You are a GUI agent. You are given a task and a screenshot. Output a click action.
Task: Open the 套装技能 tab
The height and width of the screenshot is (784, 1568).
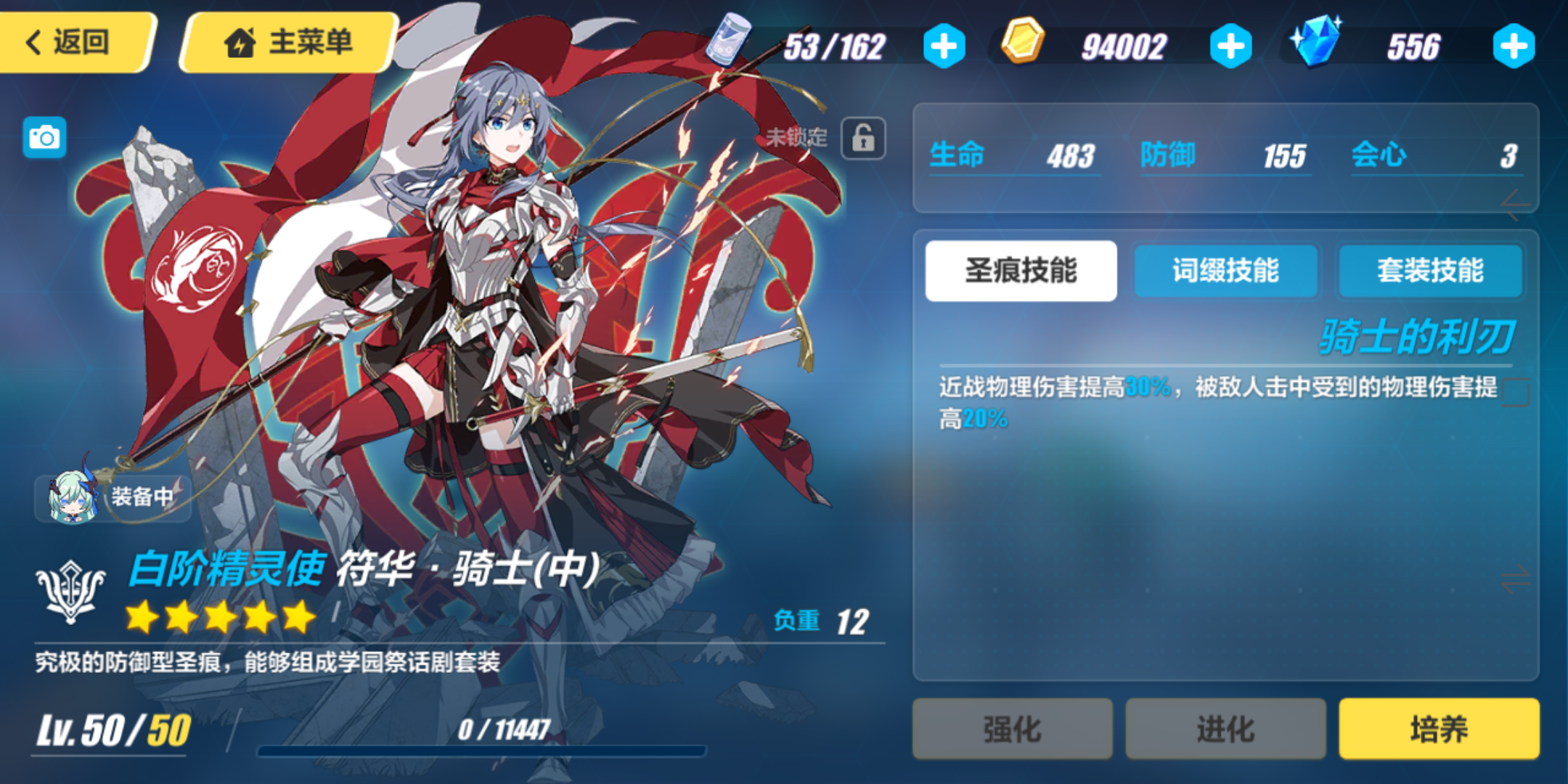[1431, 271]
